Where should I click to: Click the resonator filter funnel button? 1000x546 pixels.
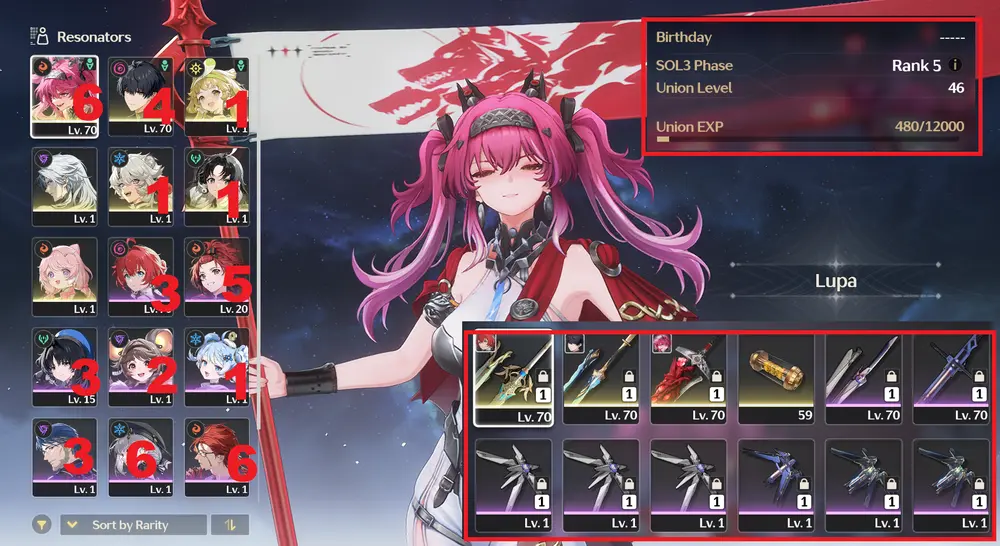coord(43,525)
